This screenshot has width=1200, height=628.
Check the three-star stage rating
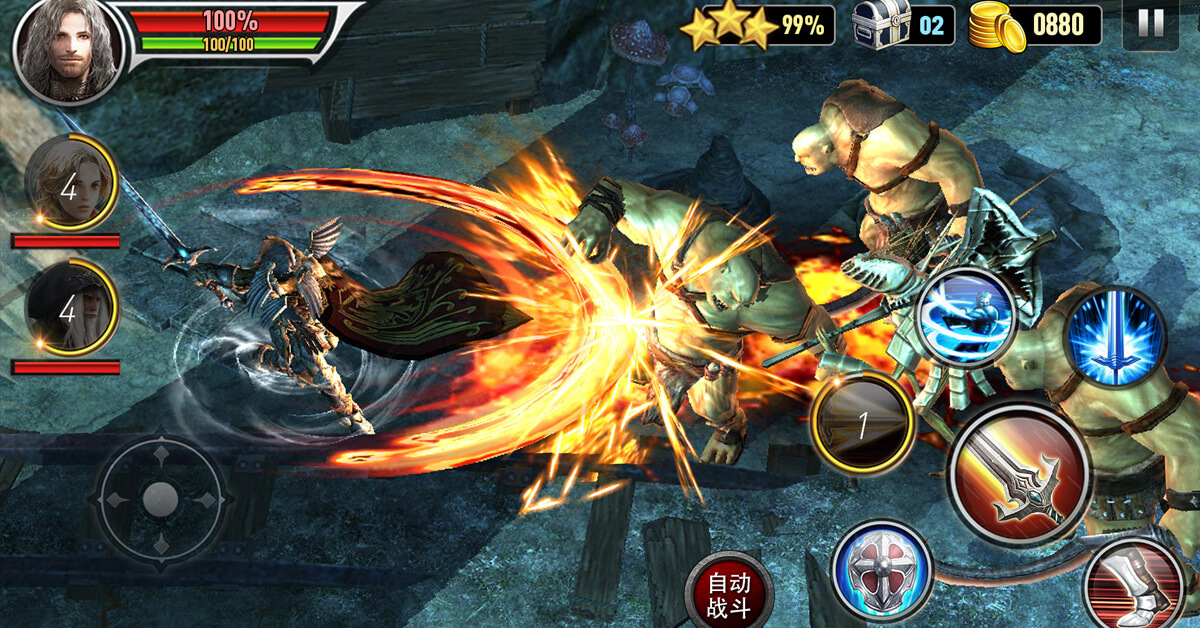point(728,27)
